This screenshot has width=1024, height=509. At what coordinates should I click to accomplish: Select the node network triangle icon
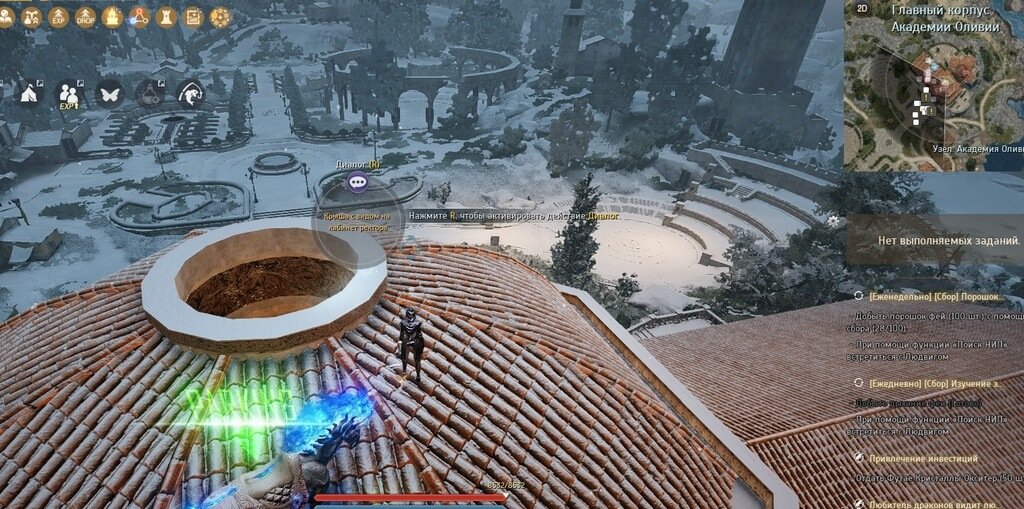[x=139, y=17]
